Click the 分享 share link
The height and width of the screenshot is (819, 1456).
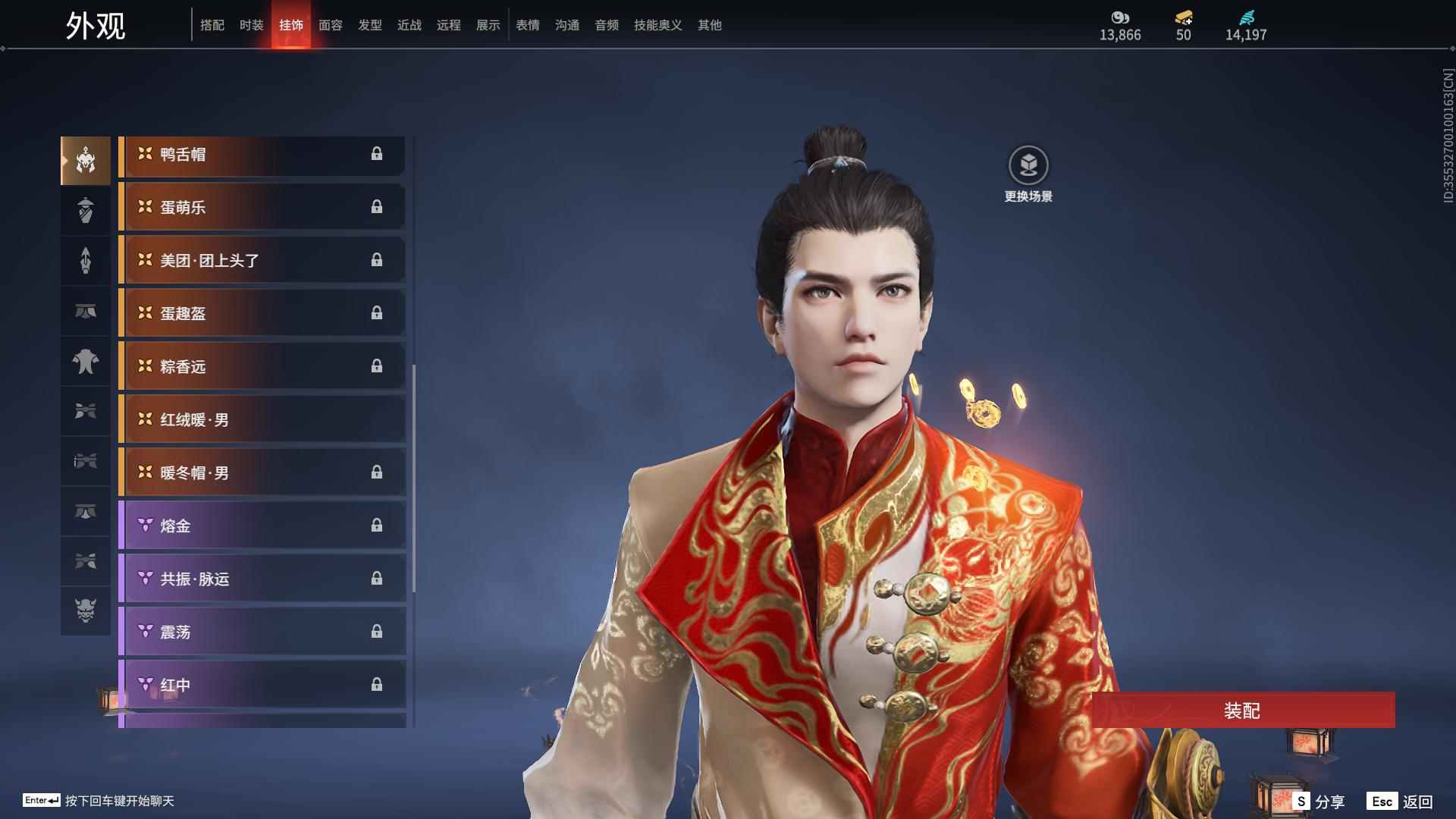coord(1329,800)
